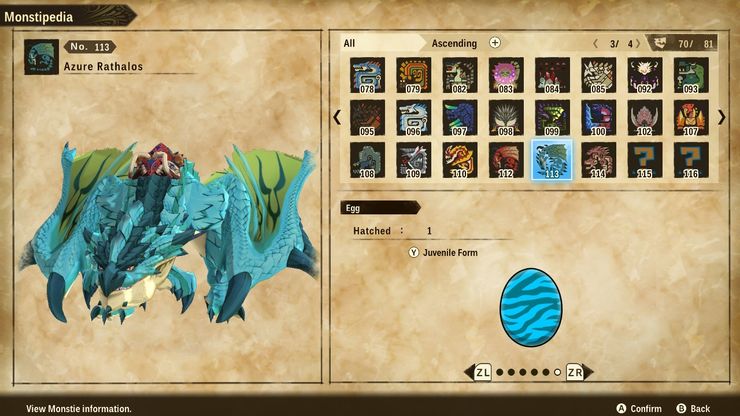Viewport: 740px width, 416px height.
Task: Select monster entry number 093
Action: click(x=691, y=75)
